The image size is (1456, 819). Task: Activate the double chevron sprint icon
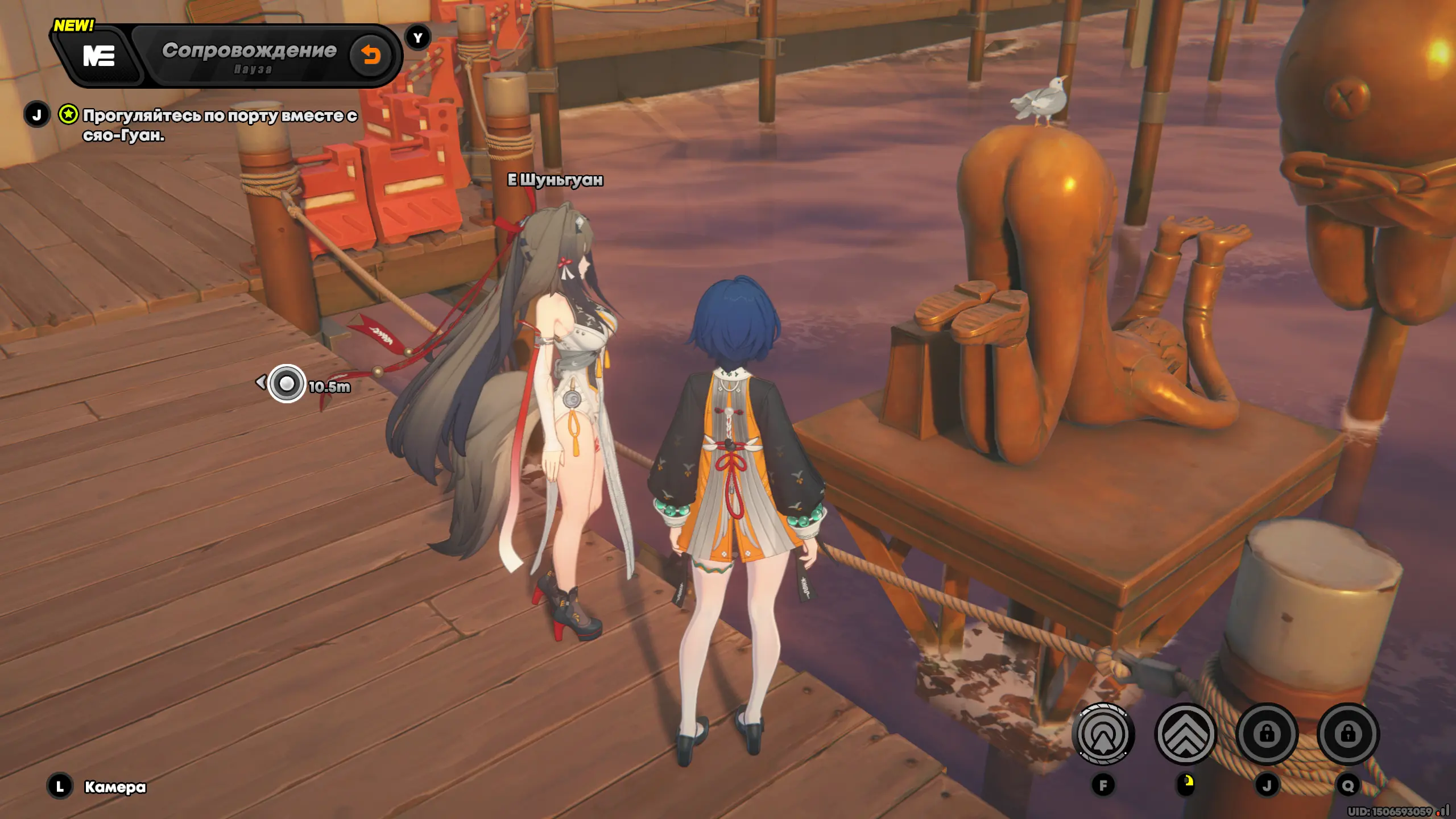[1186, 734]
